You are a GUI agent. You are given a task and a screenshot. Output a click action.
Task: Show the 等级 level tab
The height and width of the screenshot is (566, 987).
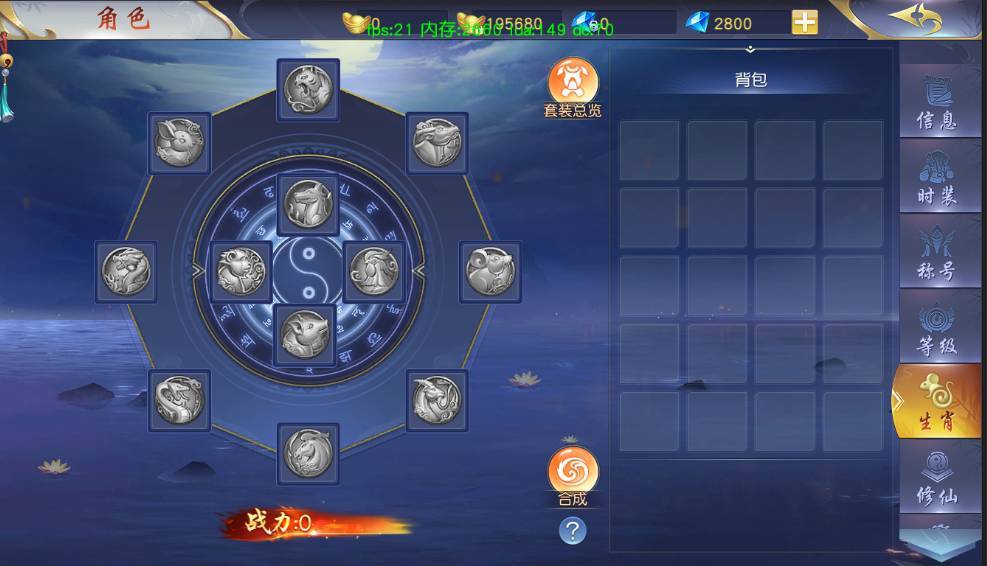coord(937,329)
